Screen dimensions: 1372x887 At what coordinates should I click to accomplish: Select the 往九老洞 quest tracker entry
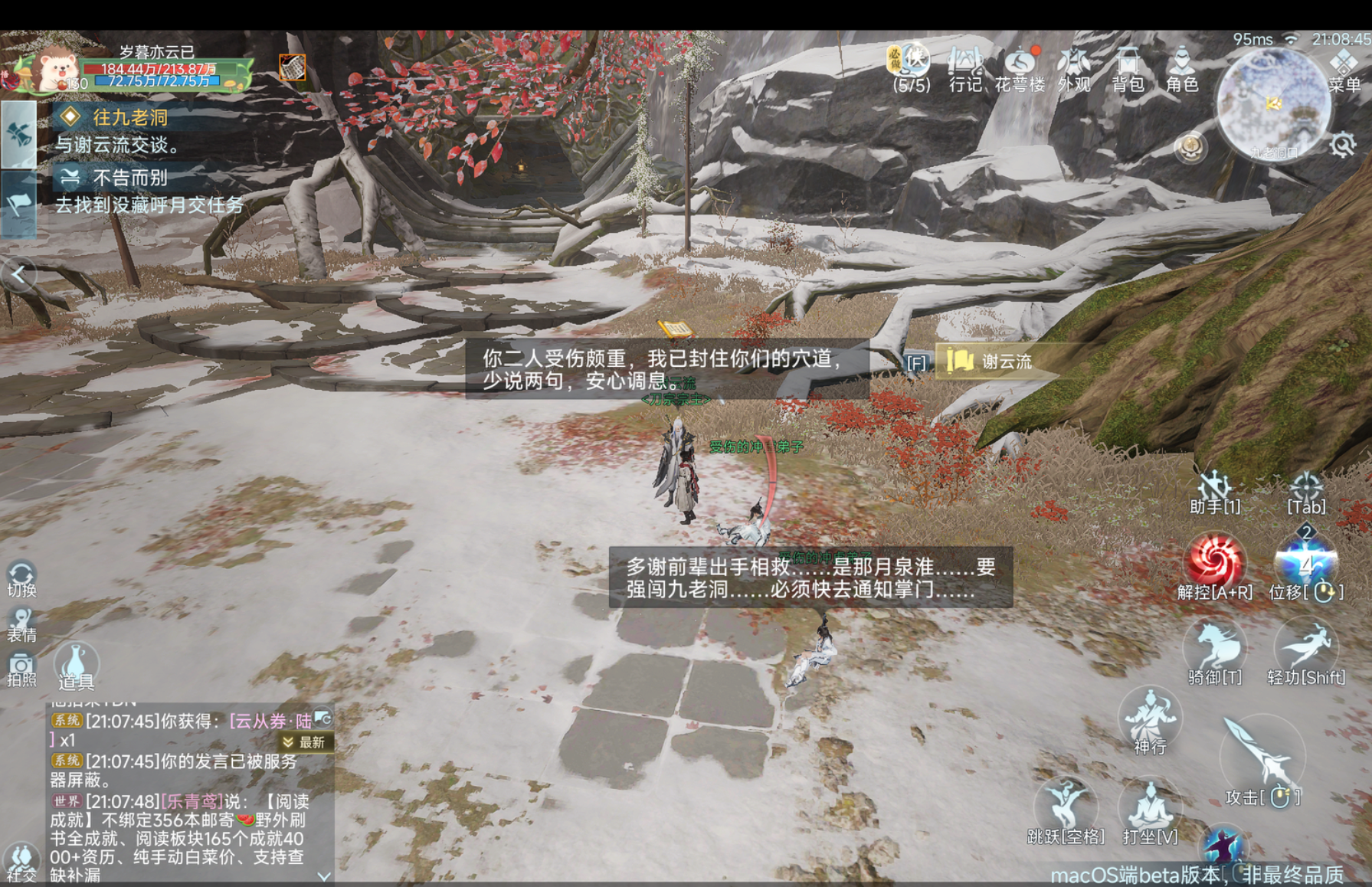tap(130, 117)
